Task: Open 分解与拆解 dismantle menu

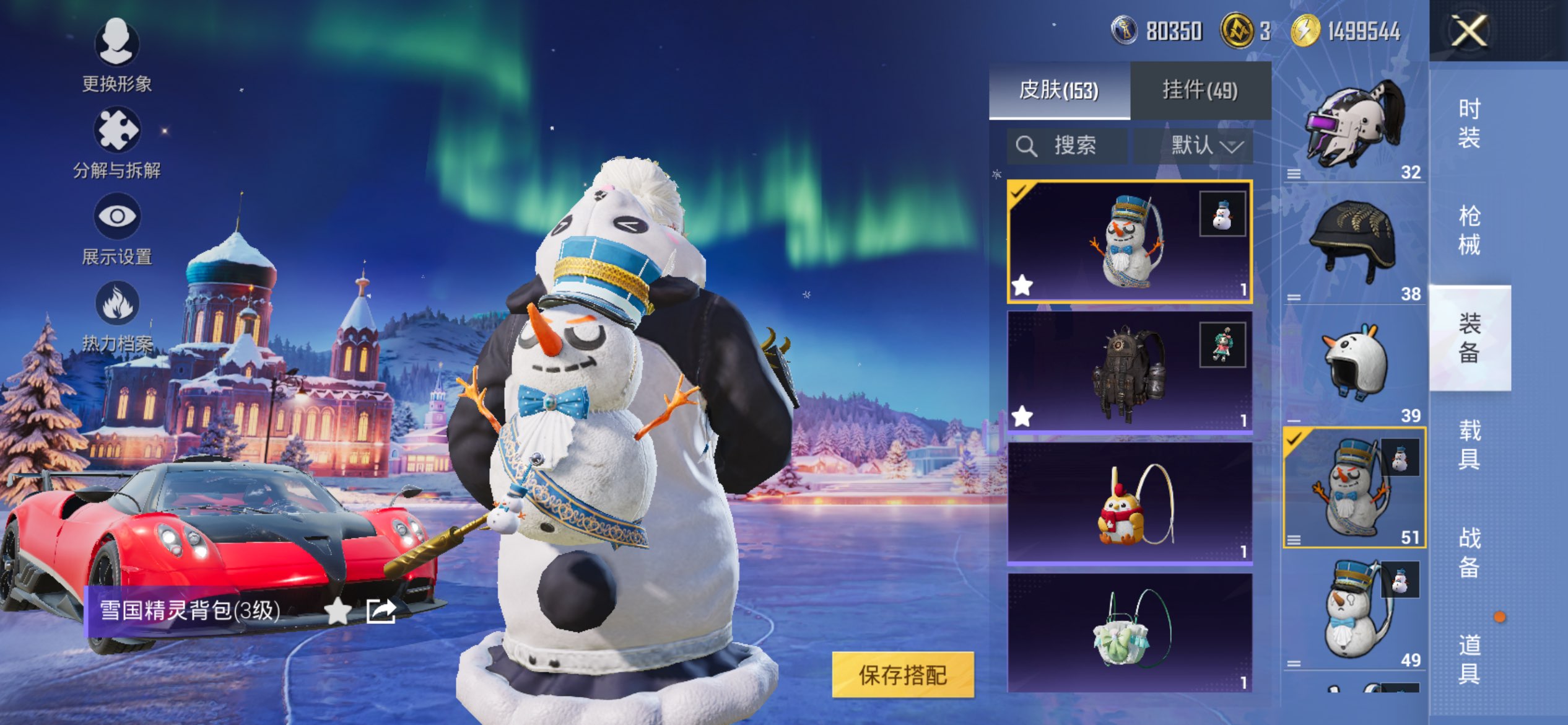Action: (x=116, y=143)
